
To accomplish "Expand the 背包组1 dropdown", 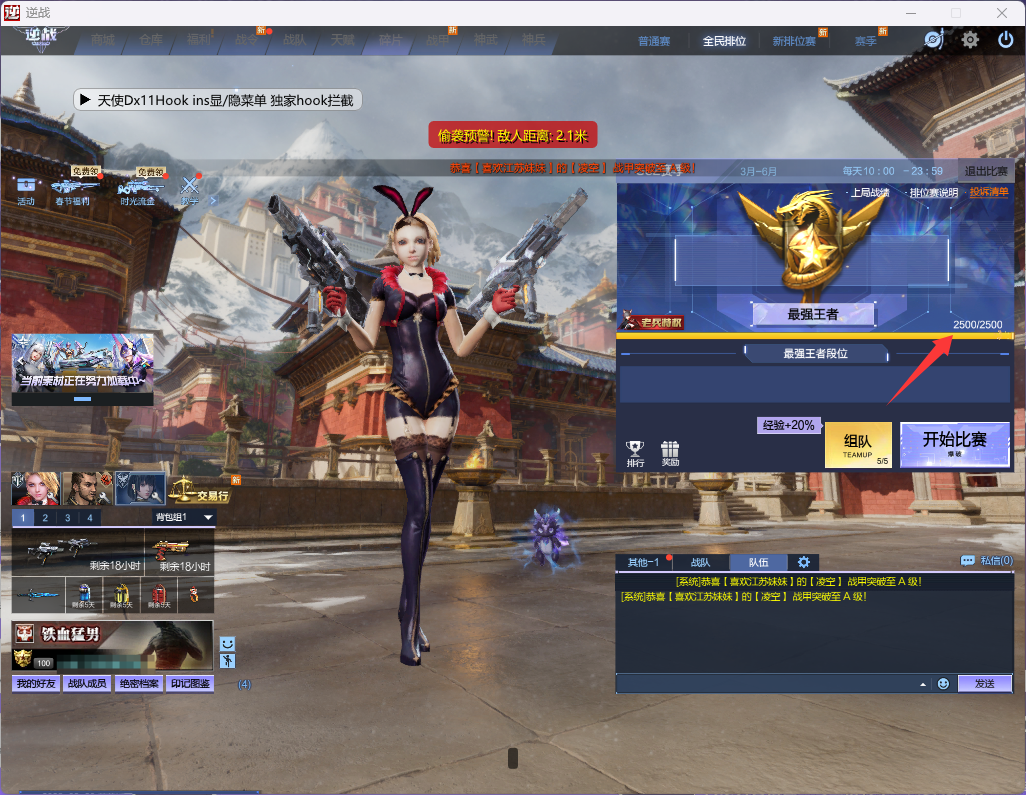I will [x=208, y=517].
